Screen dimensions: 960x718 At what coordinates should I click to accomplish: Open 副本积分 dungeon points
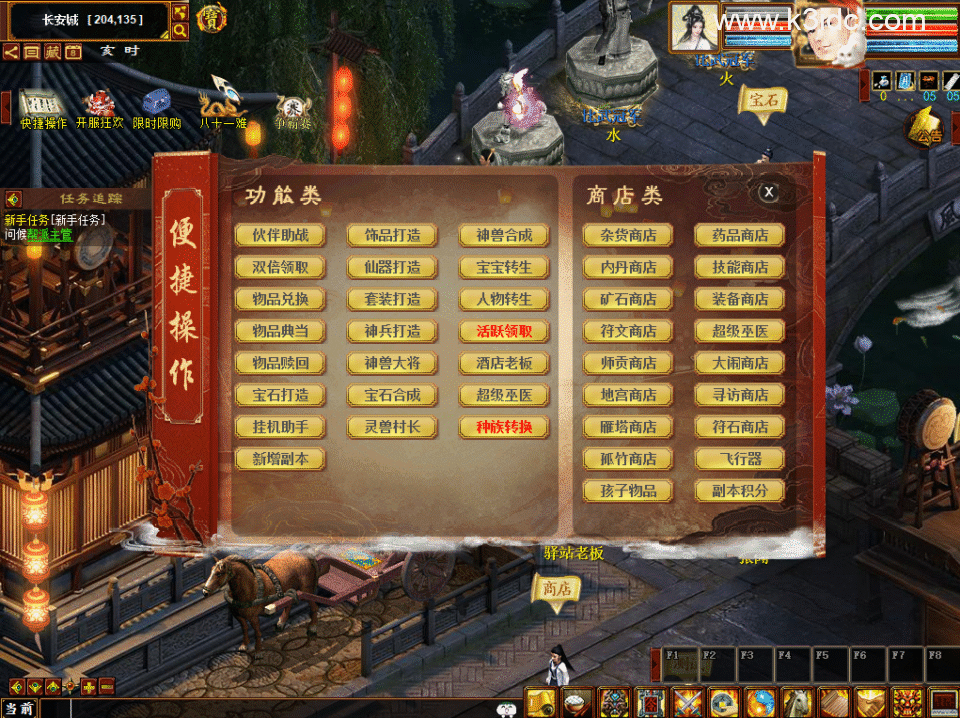click(740, 491)
